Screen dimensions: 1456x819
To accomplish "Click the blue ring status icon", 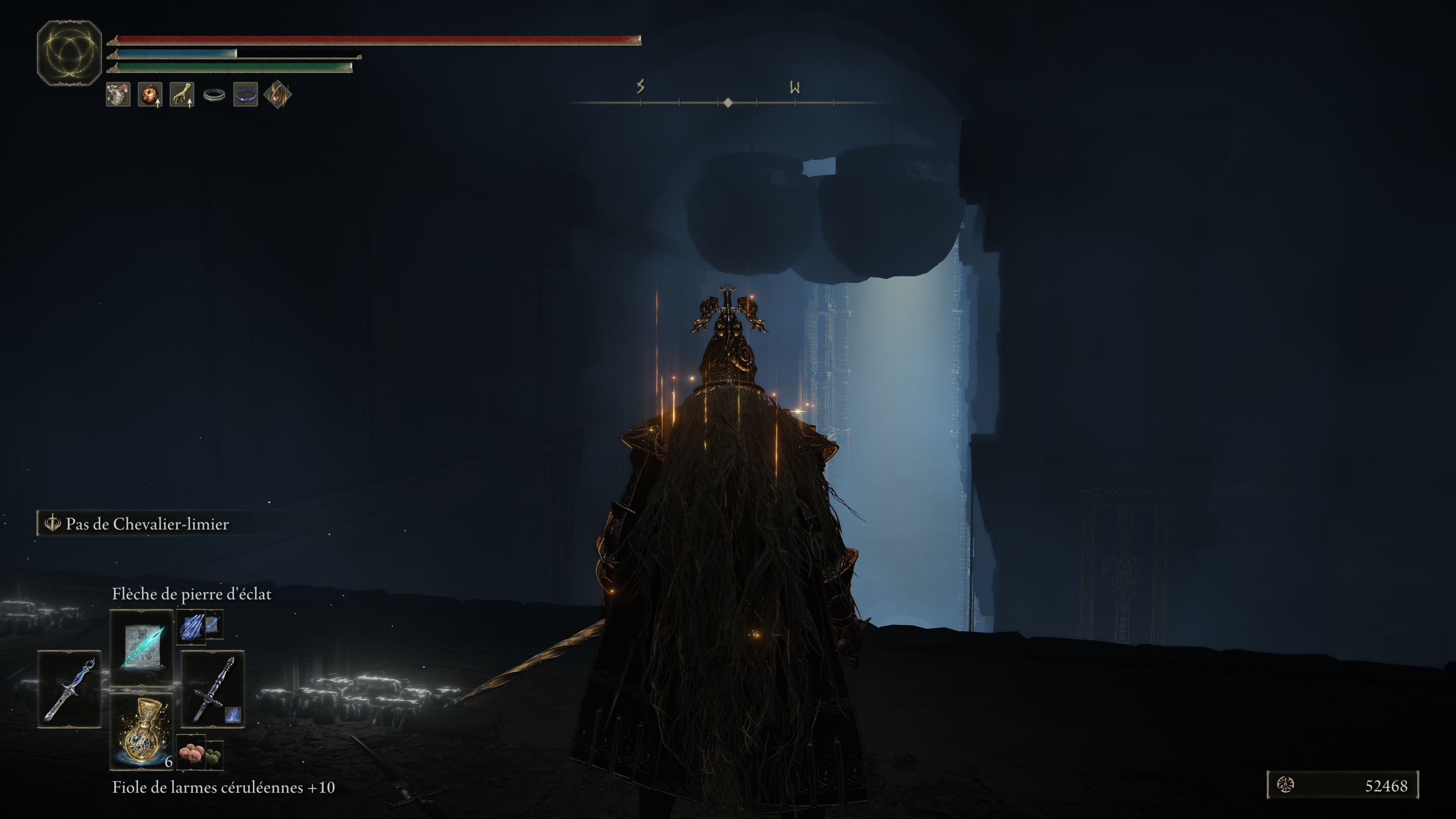I will point(246,94).
